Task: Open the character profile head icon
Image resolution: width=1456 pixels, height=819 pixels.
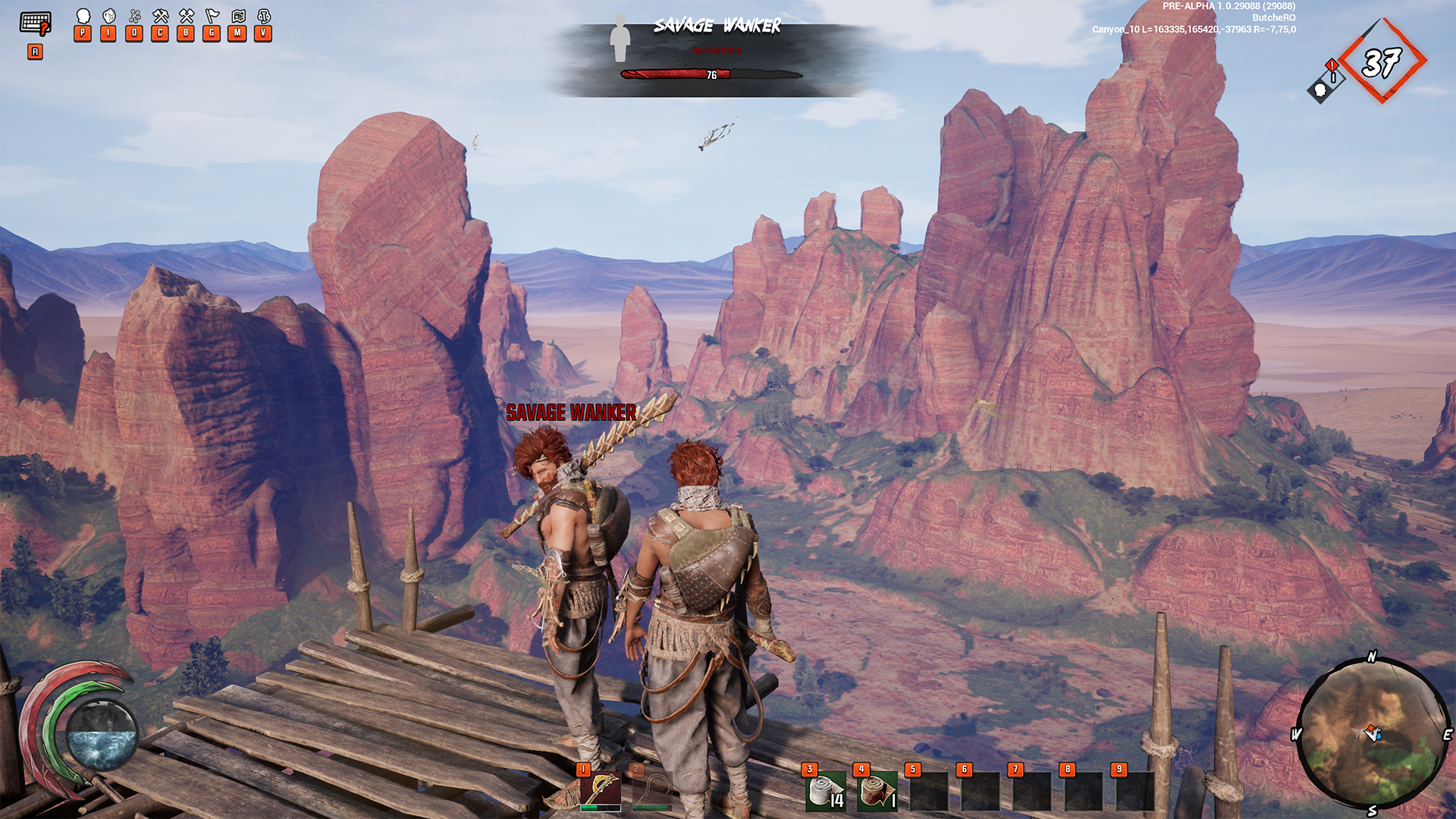Action: tap(83, 17)
